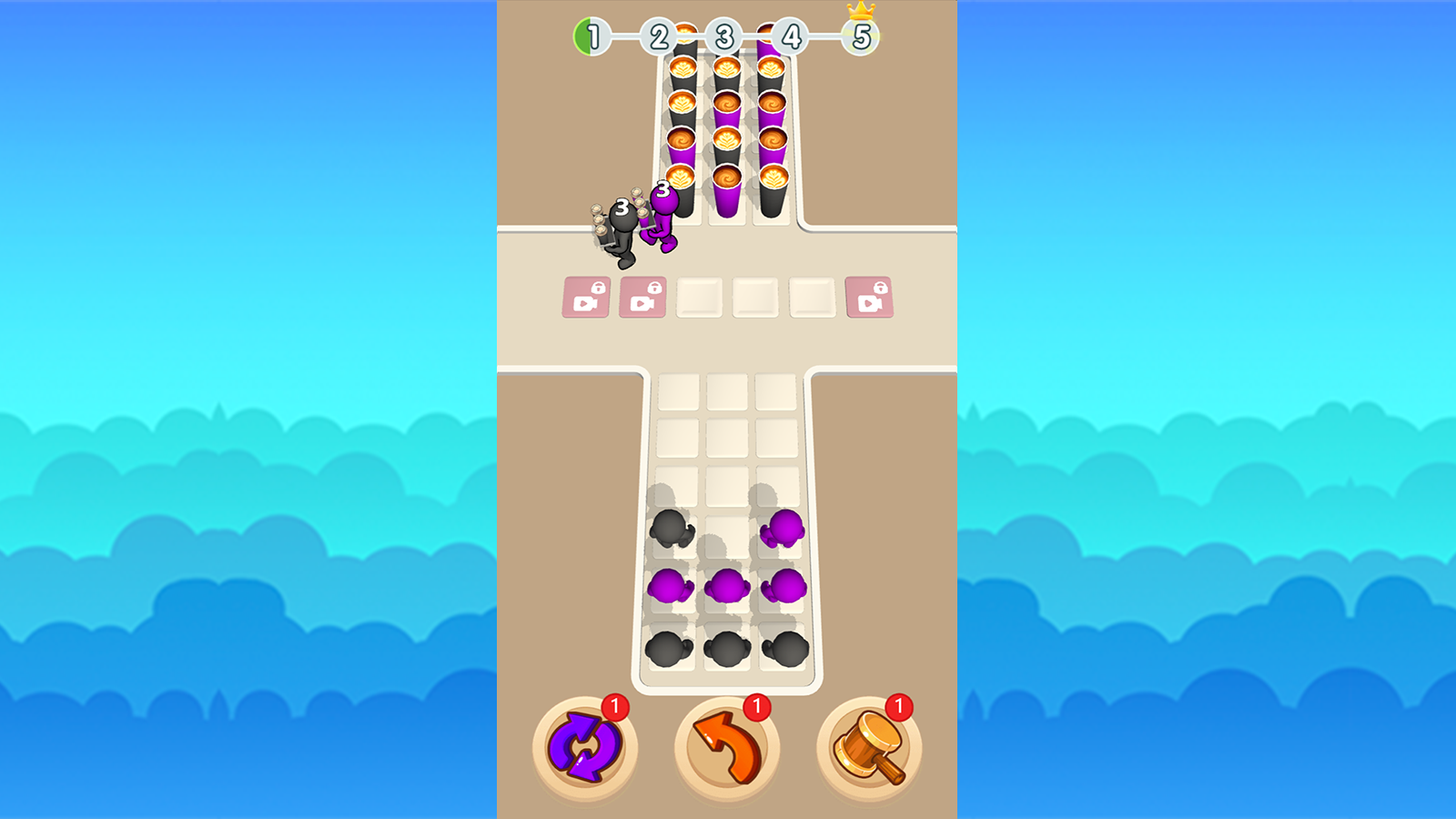Tap the red 1 badge on the hammer booster
The height and width of the screenshot is (819, 1456).
coord(899,705)
